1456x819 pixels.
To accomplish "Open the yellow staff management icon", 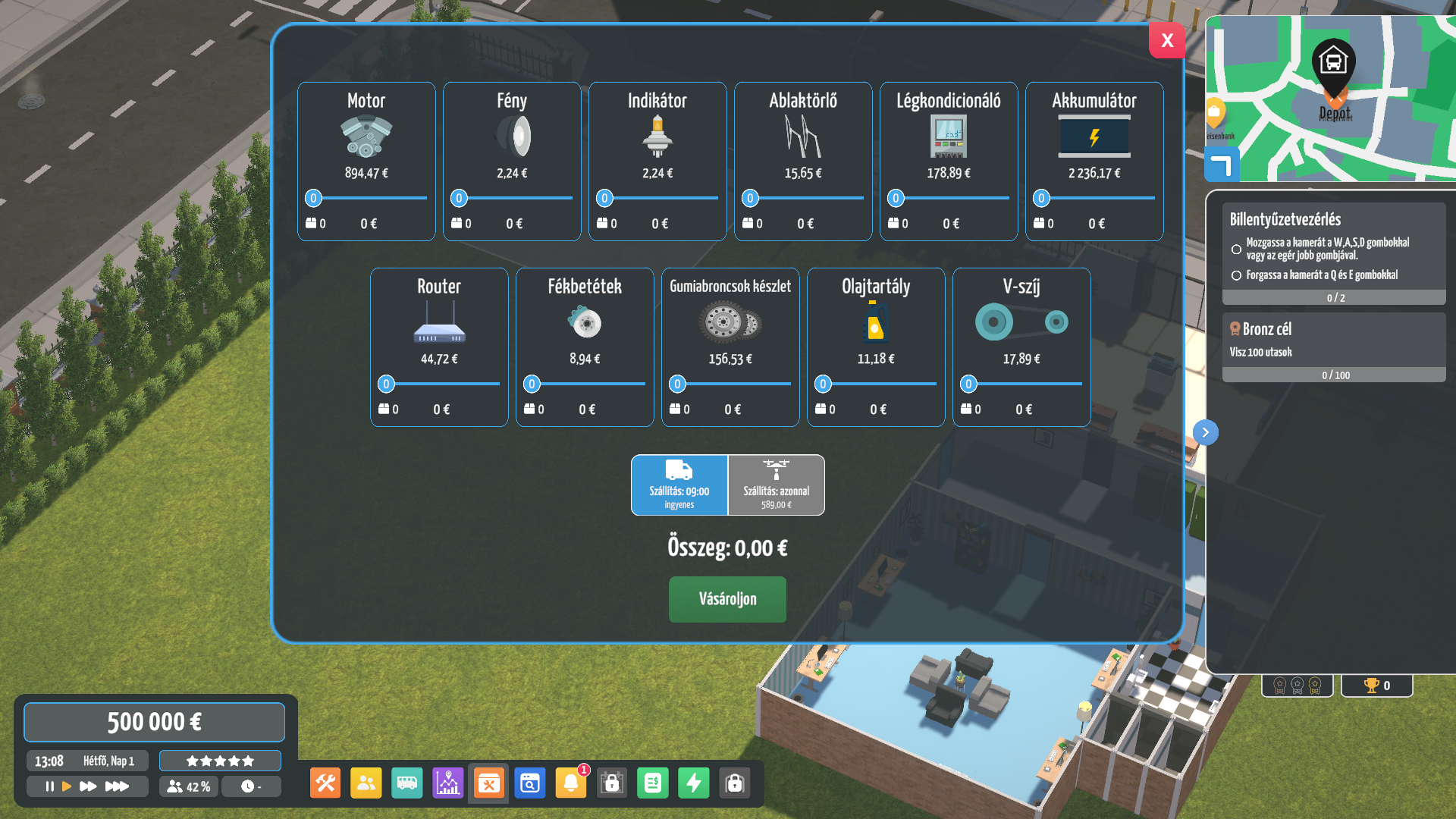I will point(366,783).
